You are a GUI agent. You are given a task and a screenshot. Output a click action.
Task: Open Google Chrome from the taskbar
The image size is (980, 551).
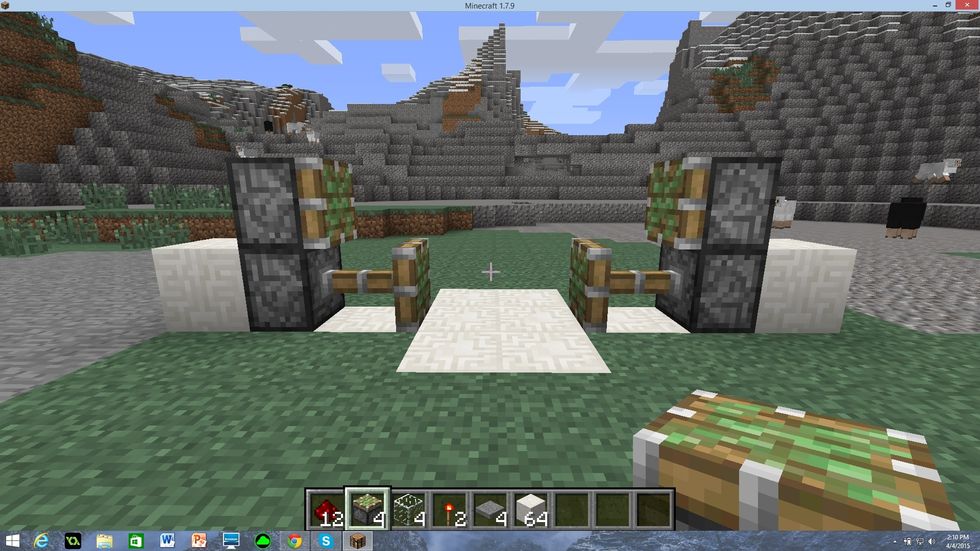[295, 541]
